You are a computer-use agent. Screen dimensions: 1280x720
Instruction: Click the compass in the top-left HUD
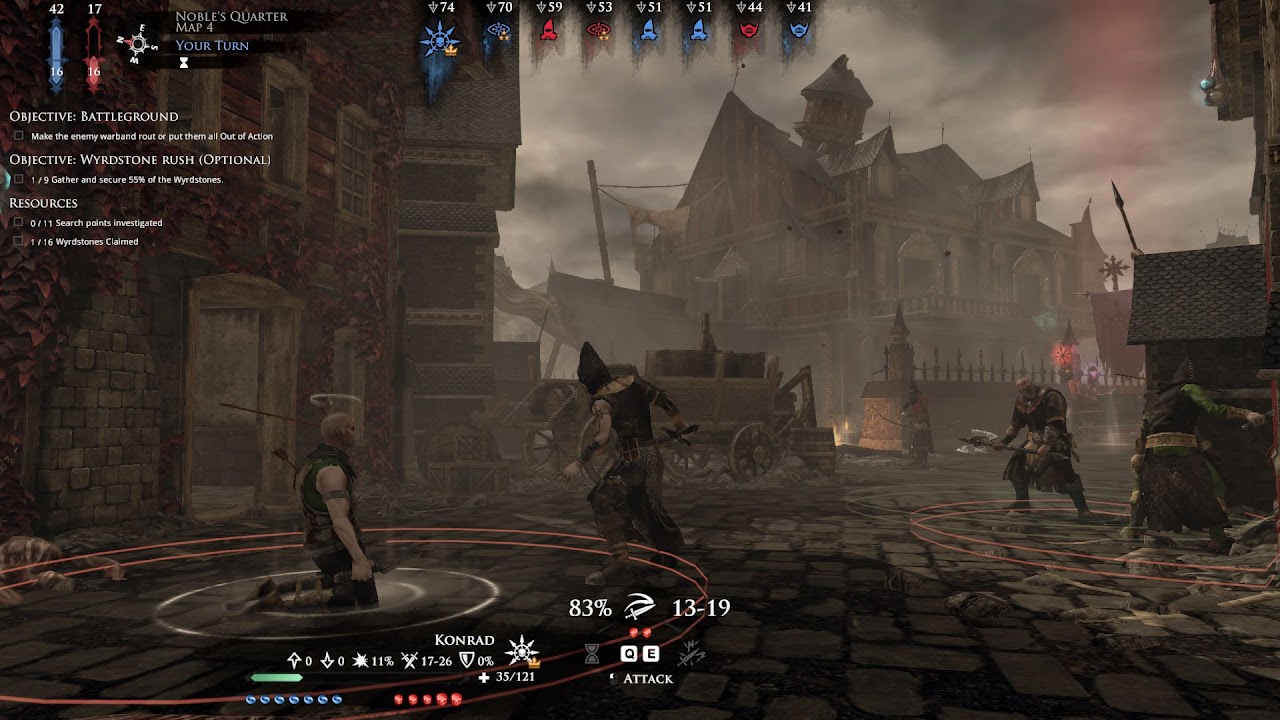pos(138,44)
